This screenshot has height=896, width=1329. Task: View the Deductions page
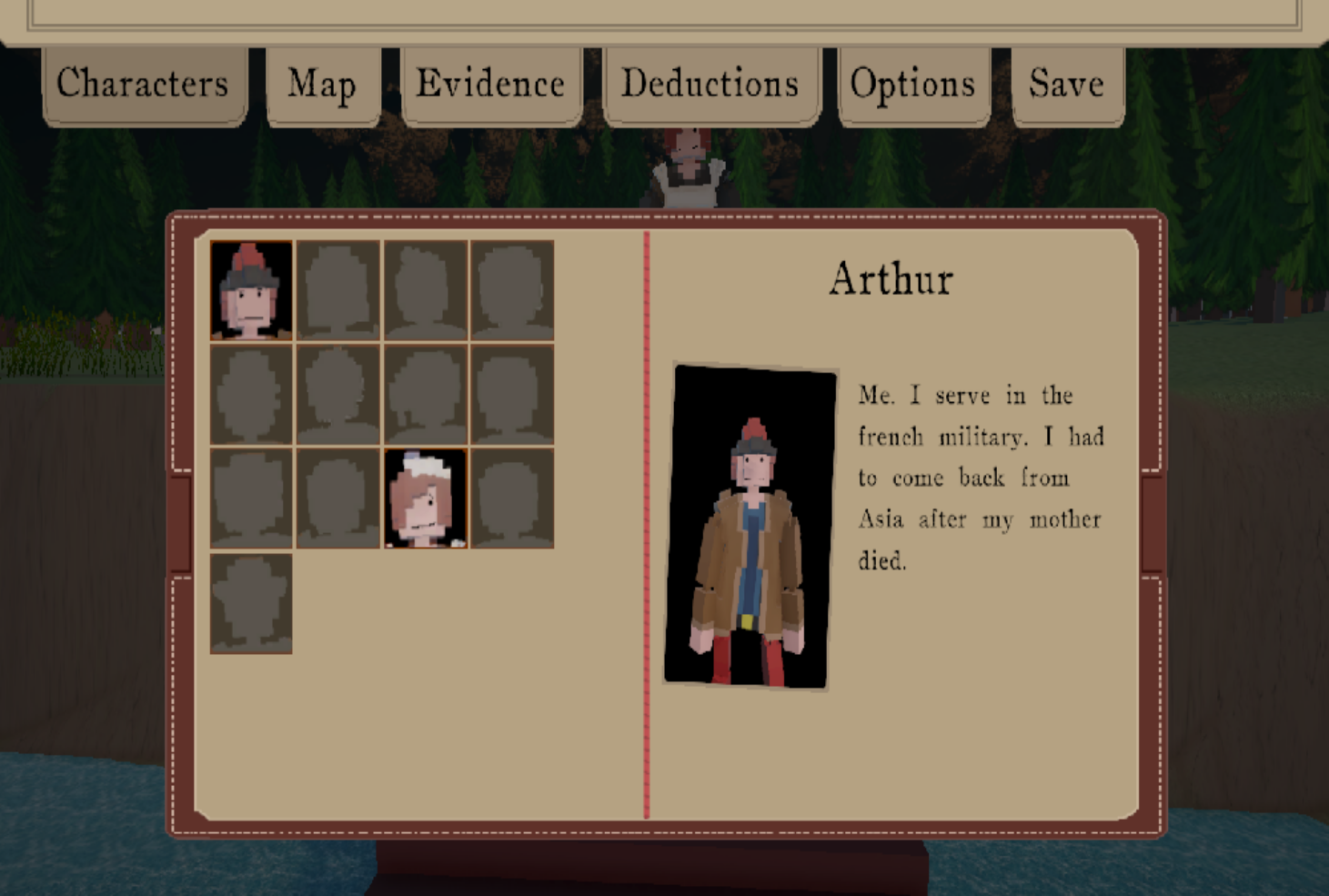[x=710, y=84]
